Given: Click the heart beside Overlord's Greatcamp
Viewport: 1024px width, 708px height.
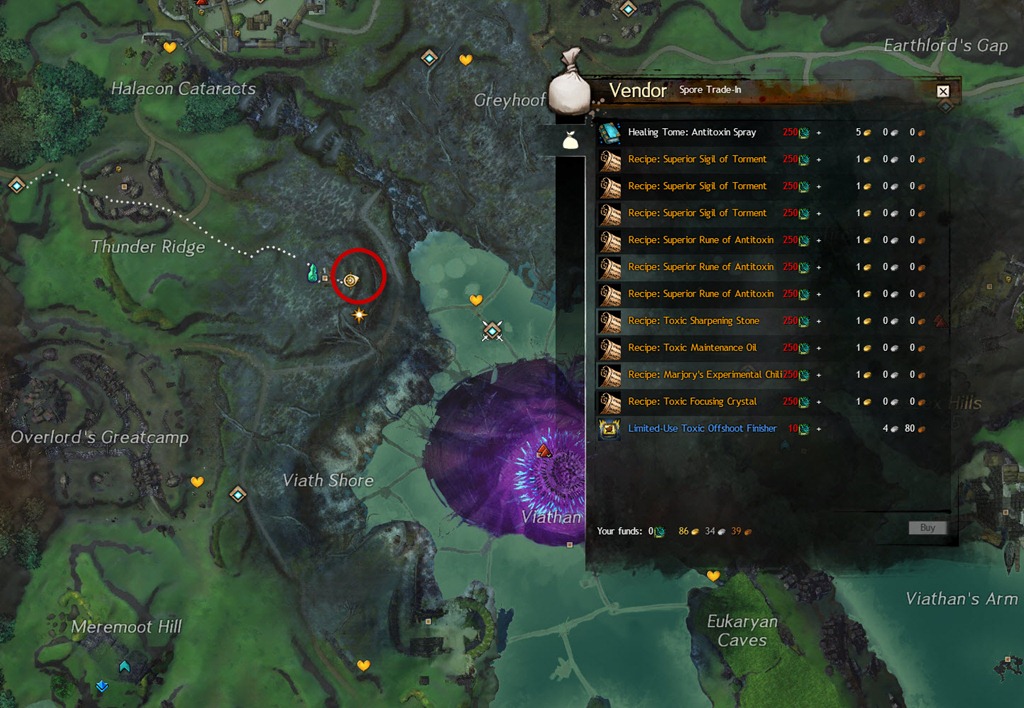Looking at the screenshot, I should [x=197, y=482].
